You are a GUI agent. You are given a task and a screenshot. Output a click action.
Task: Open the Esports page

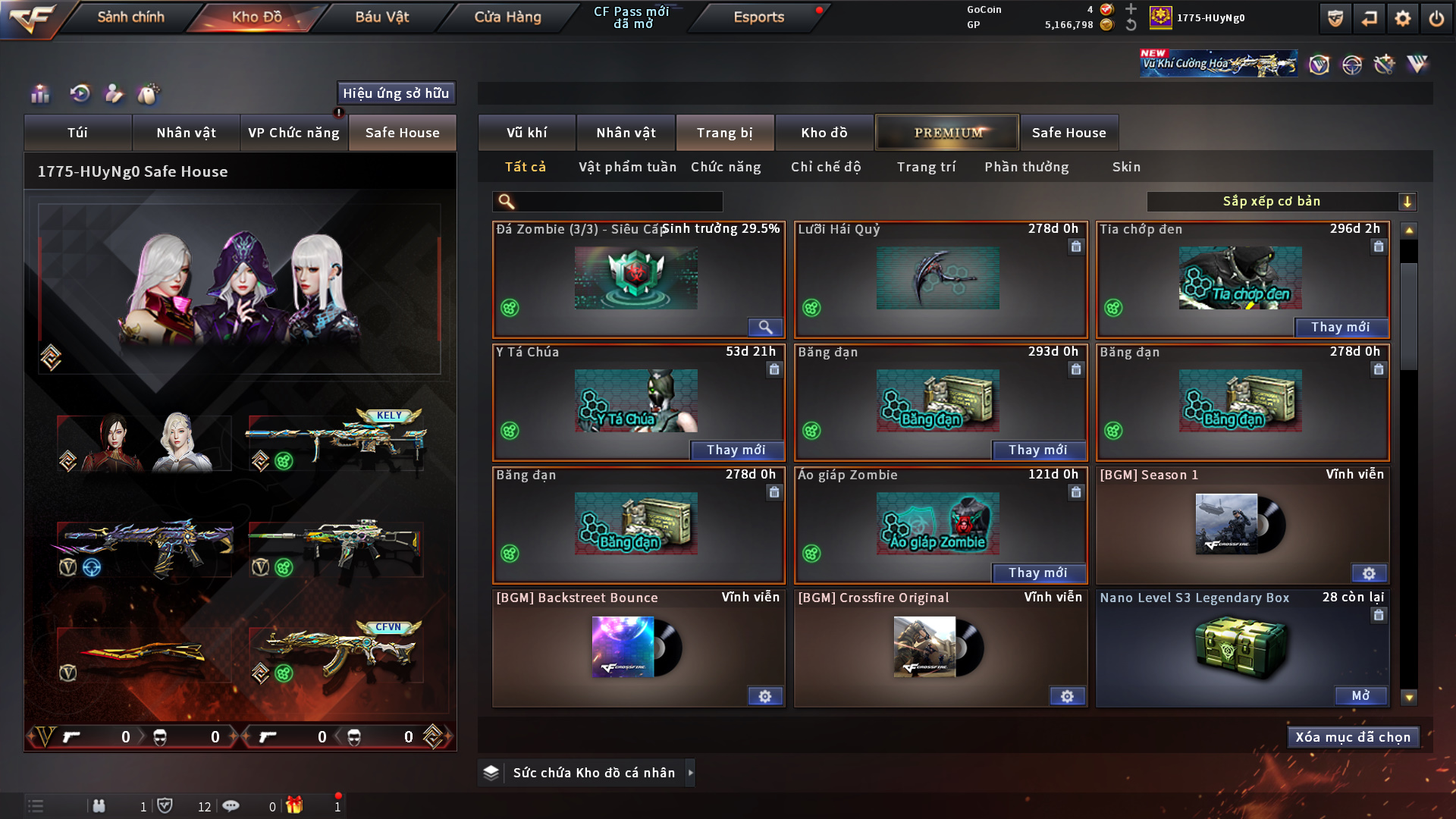coord(758,17)
